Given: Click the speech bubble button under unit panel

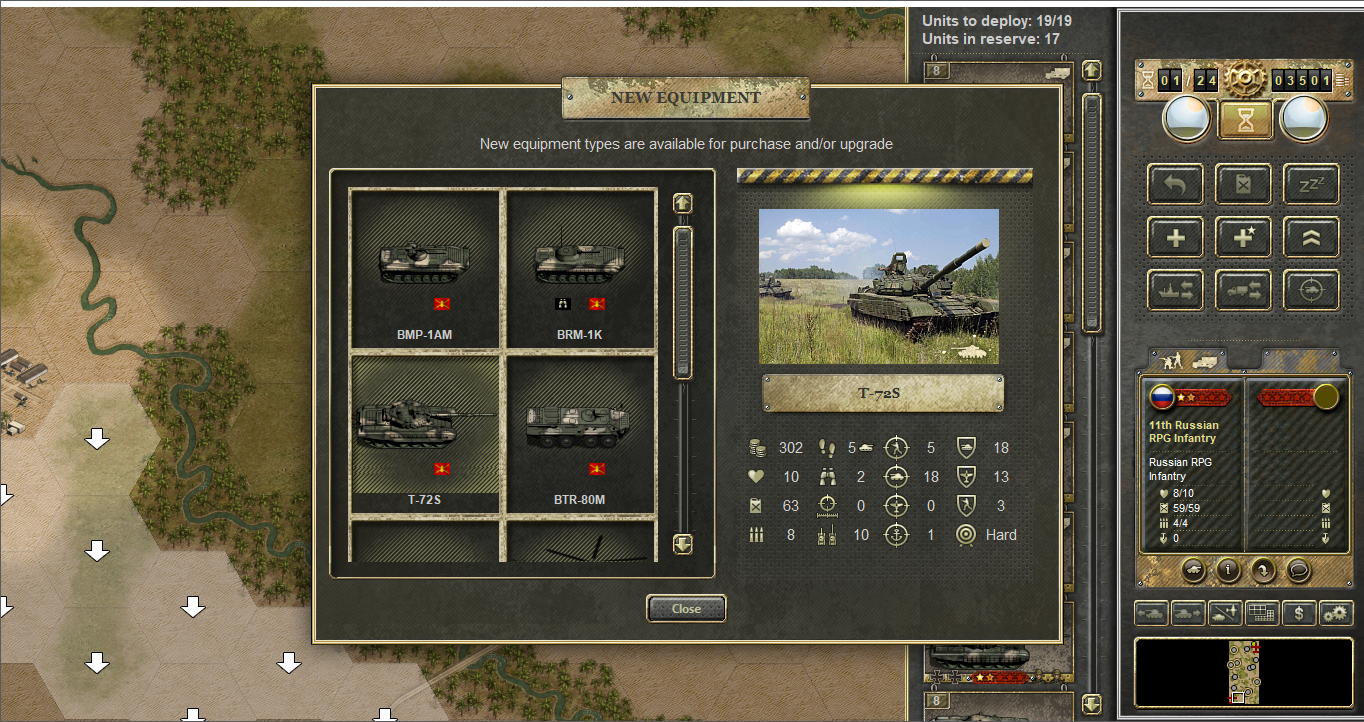Looking at the screenshot, I should click(1298, 570).
